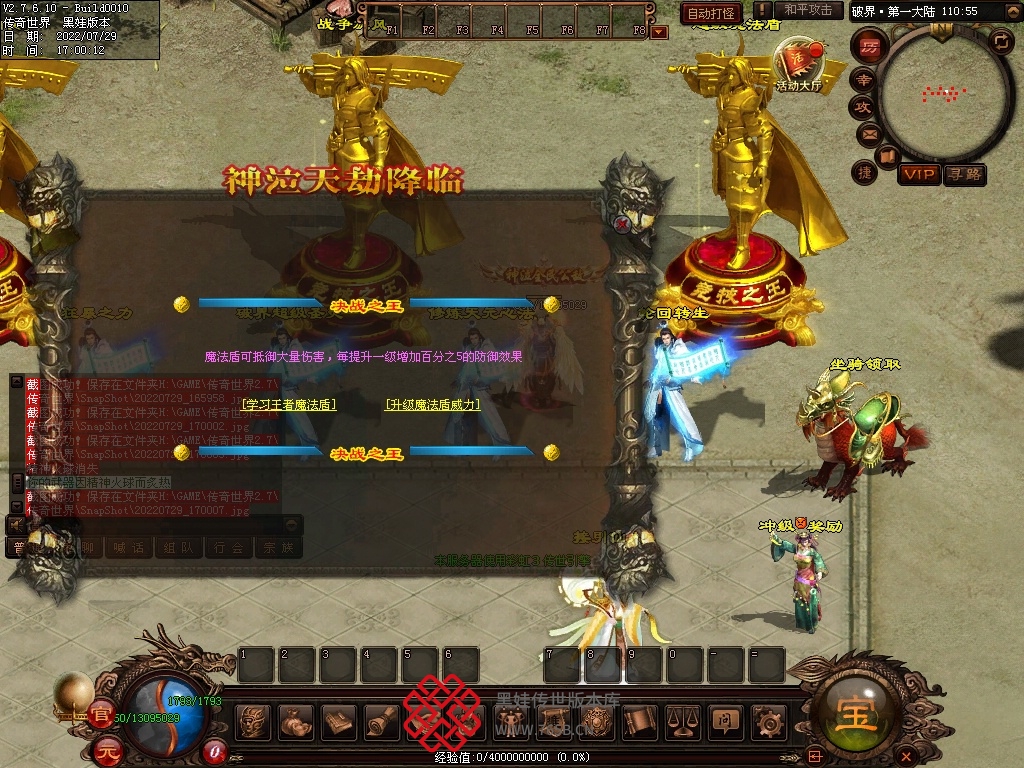The width and height of the screenshot is (1024, 768).
Task: Switch to the 宗族 clan chat channel
Action: point(278,547)
